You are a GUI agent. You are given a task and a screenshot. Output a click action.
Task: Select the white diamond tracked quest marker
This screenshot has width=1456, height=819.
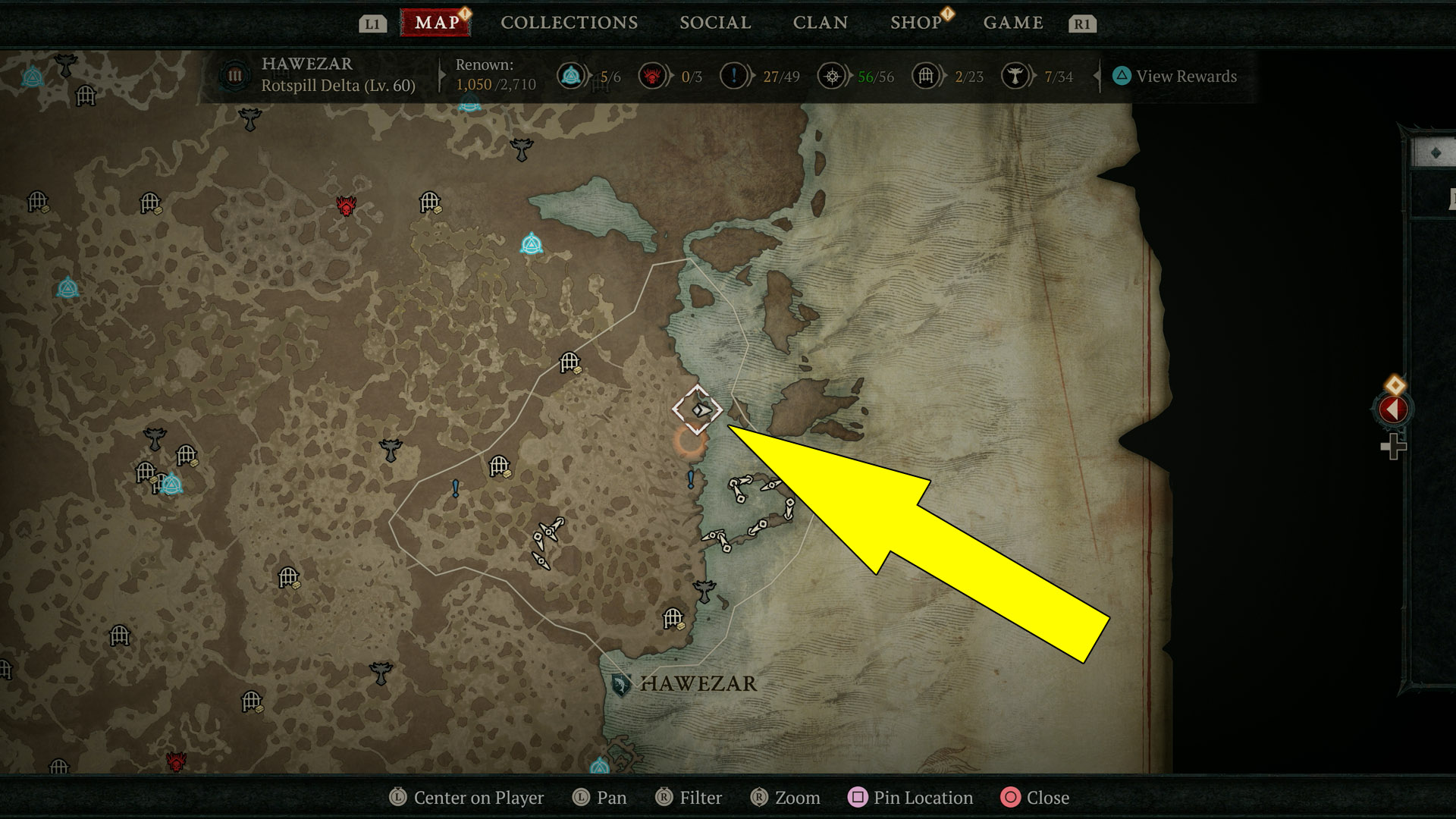(697, 411)
